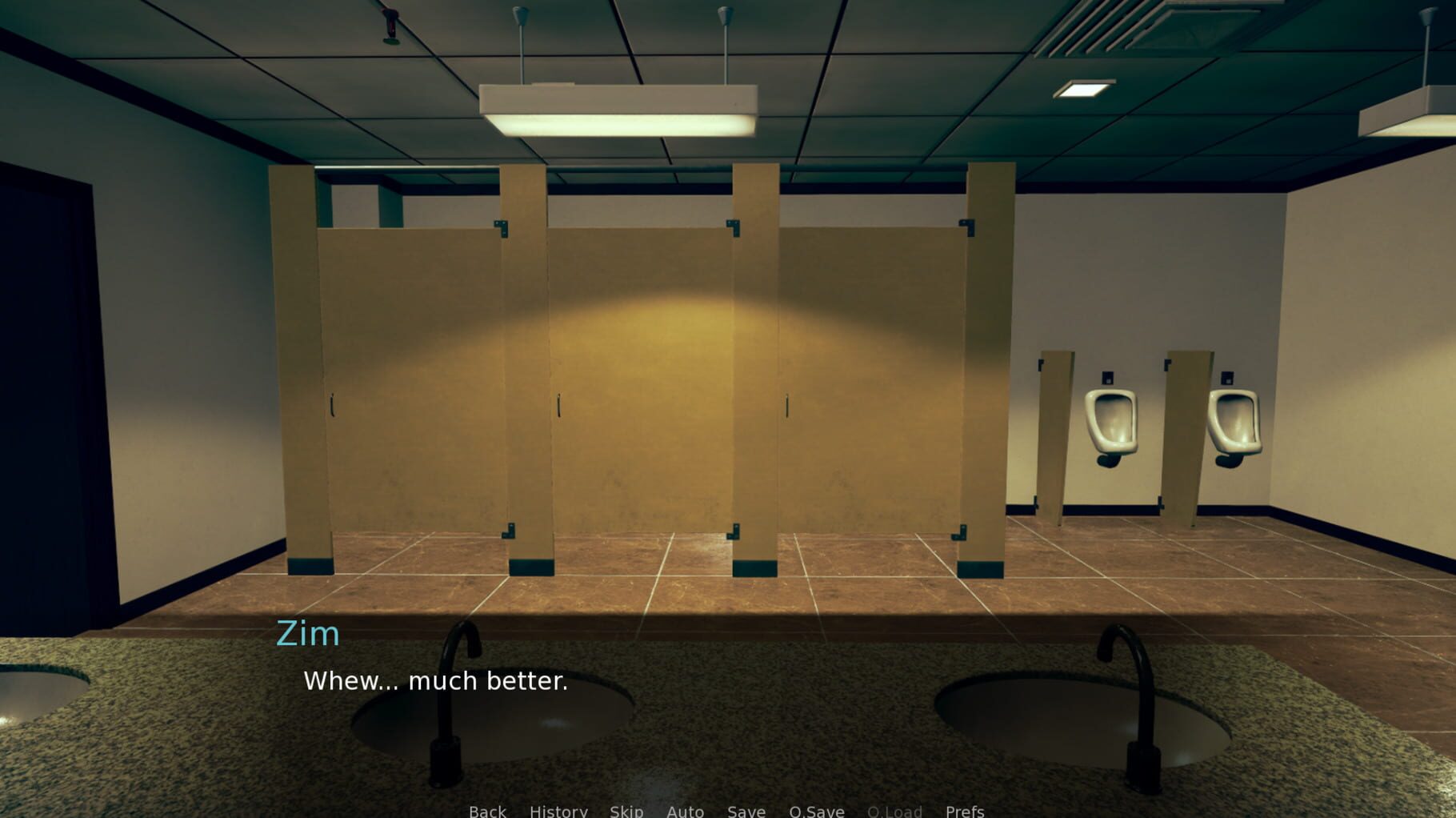Click the grayed-out Q.Load option
1456x818 pixels.
[x=895, y=811]
